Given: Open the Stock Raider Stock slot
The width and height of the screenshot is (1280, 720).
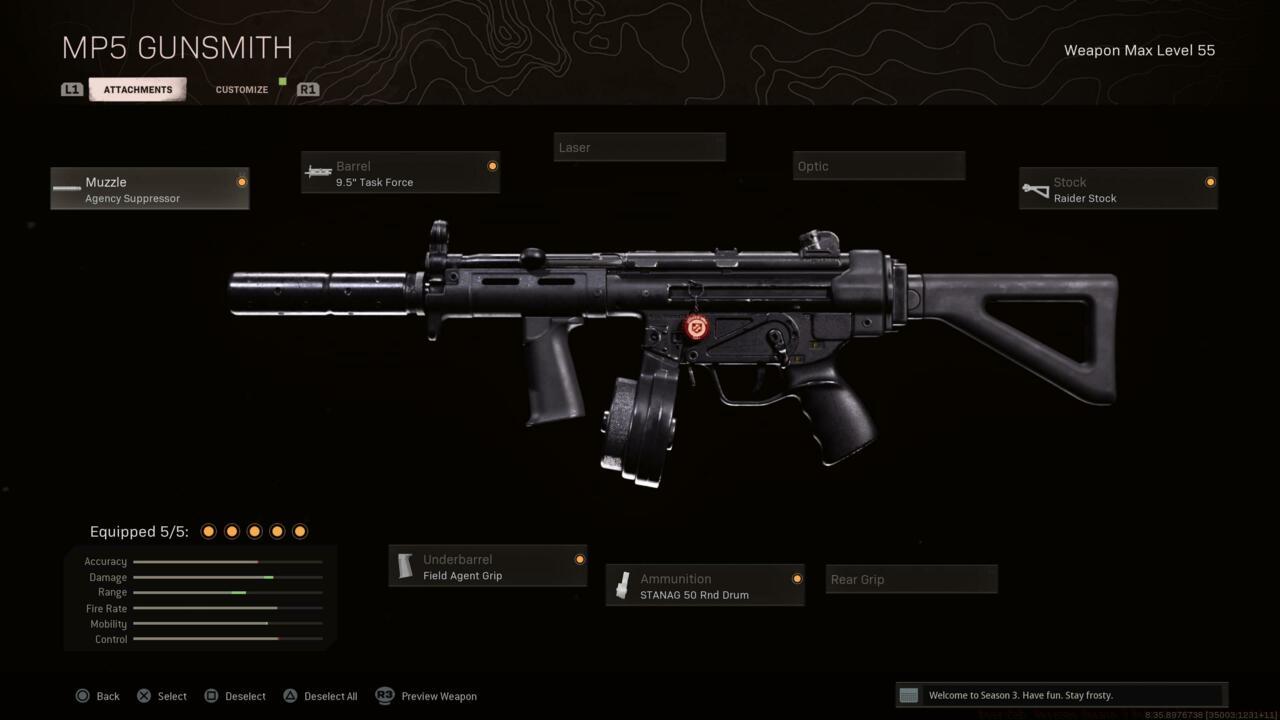Looking at the screenshot, I should pos(1118,189).
